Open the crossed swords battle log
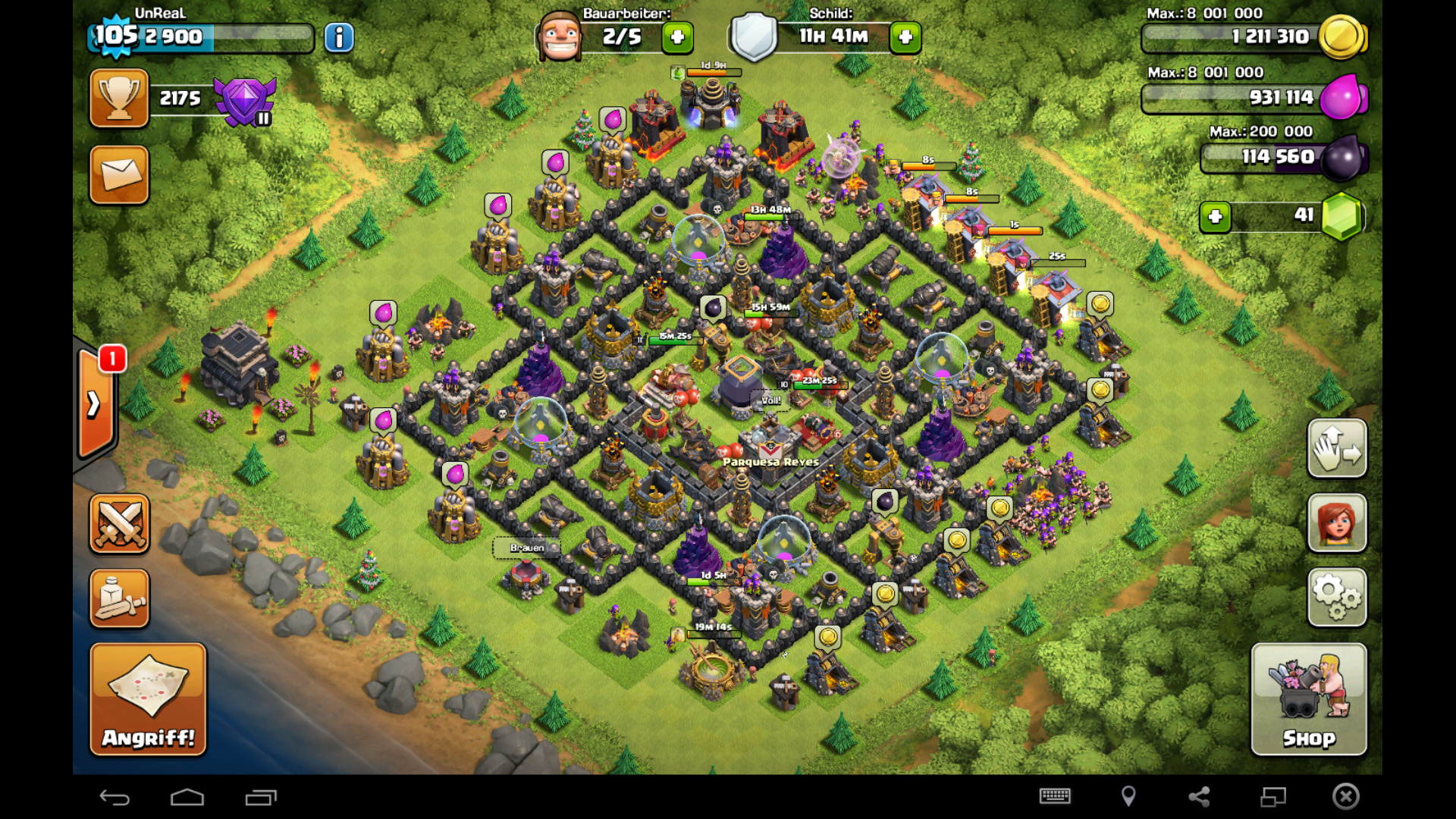Image resolution: width=1456 pixels, height=819 pixels. 119,523
